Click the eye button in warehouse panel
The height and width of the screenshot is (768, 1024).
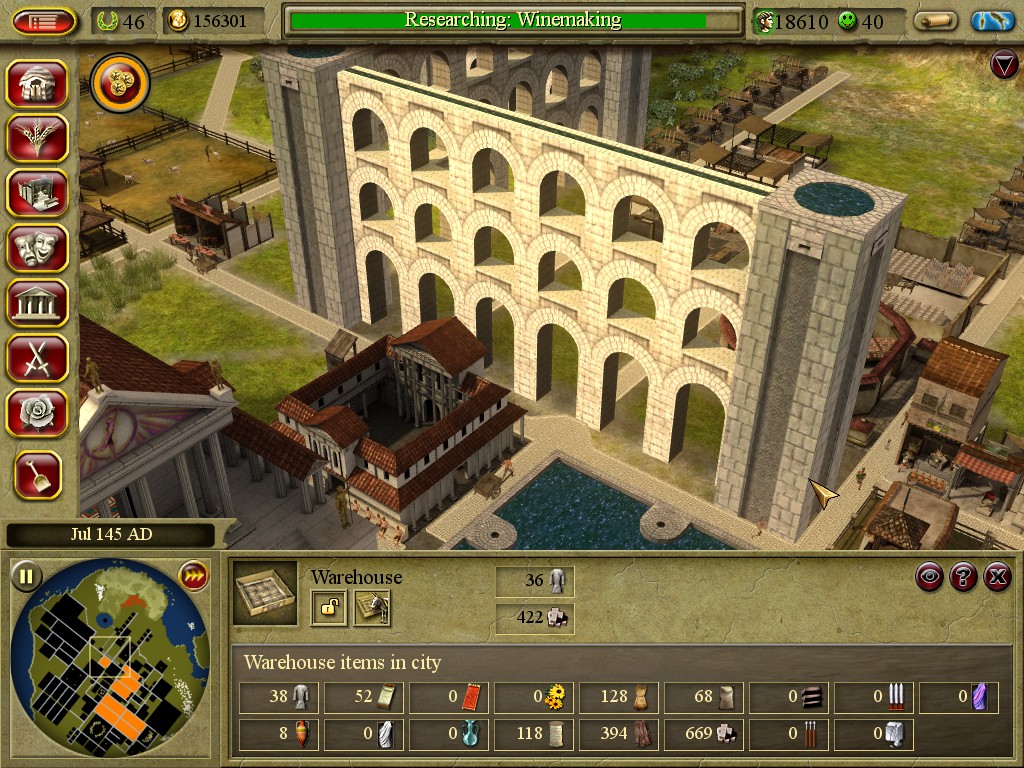[930, 576]
